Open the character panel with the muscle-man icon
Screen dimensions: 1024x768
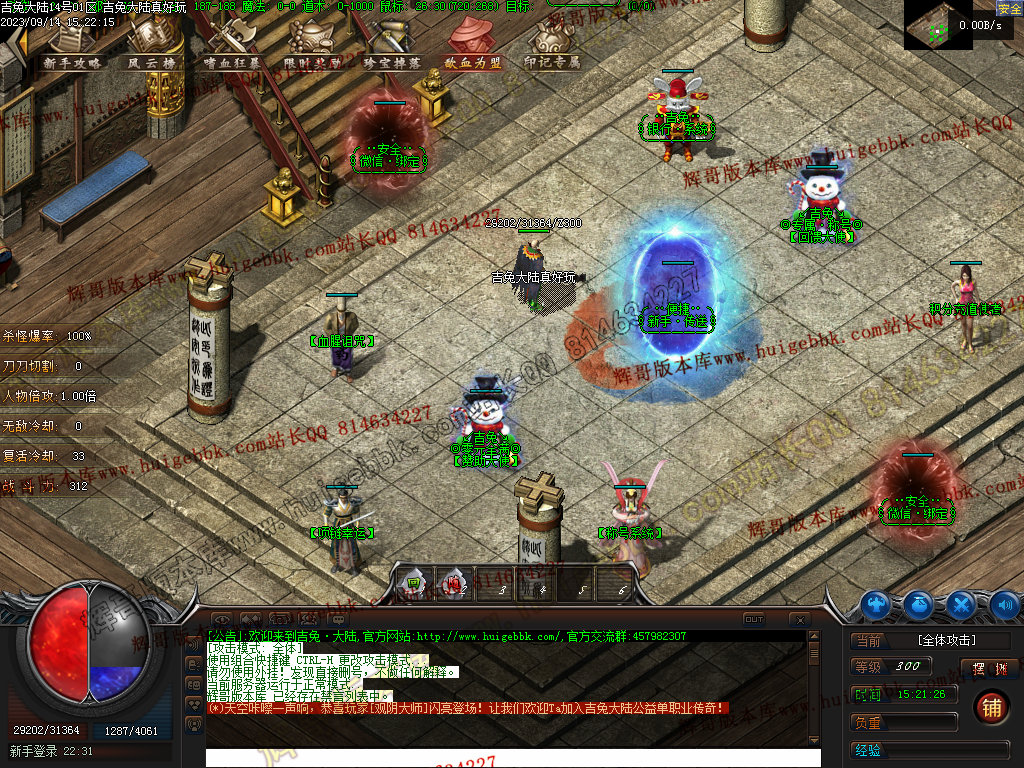(877, 604)
